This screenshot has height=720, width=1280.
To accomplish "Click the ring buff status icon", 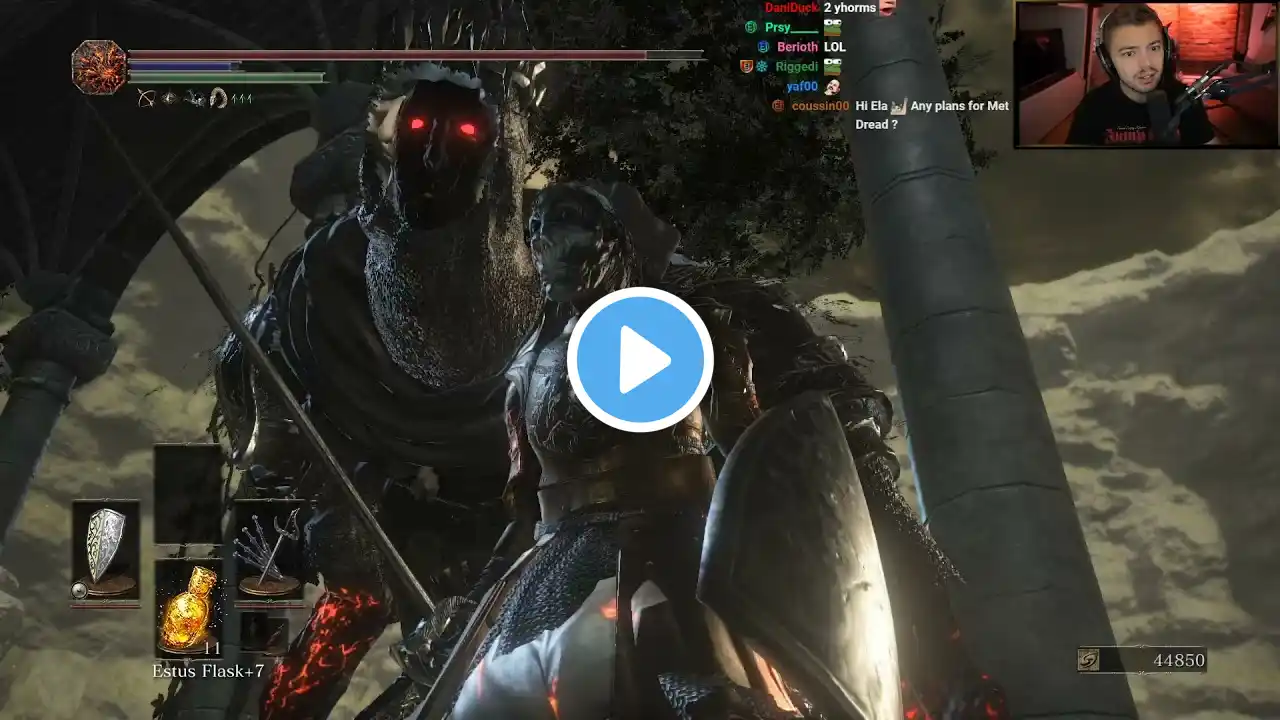I will click(x=218, y=98).
